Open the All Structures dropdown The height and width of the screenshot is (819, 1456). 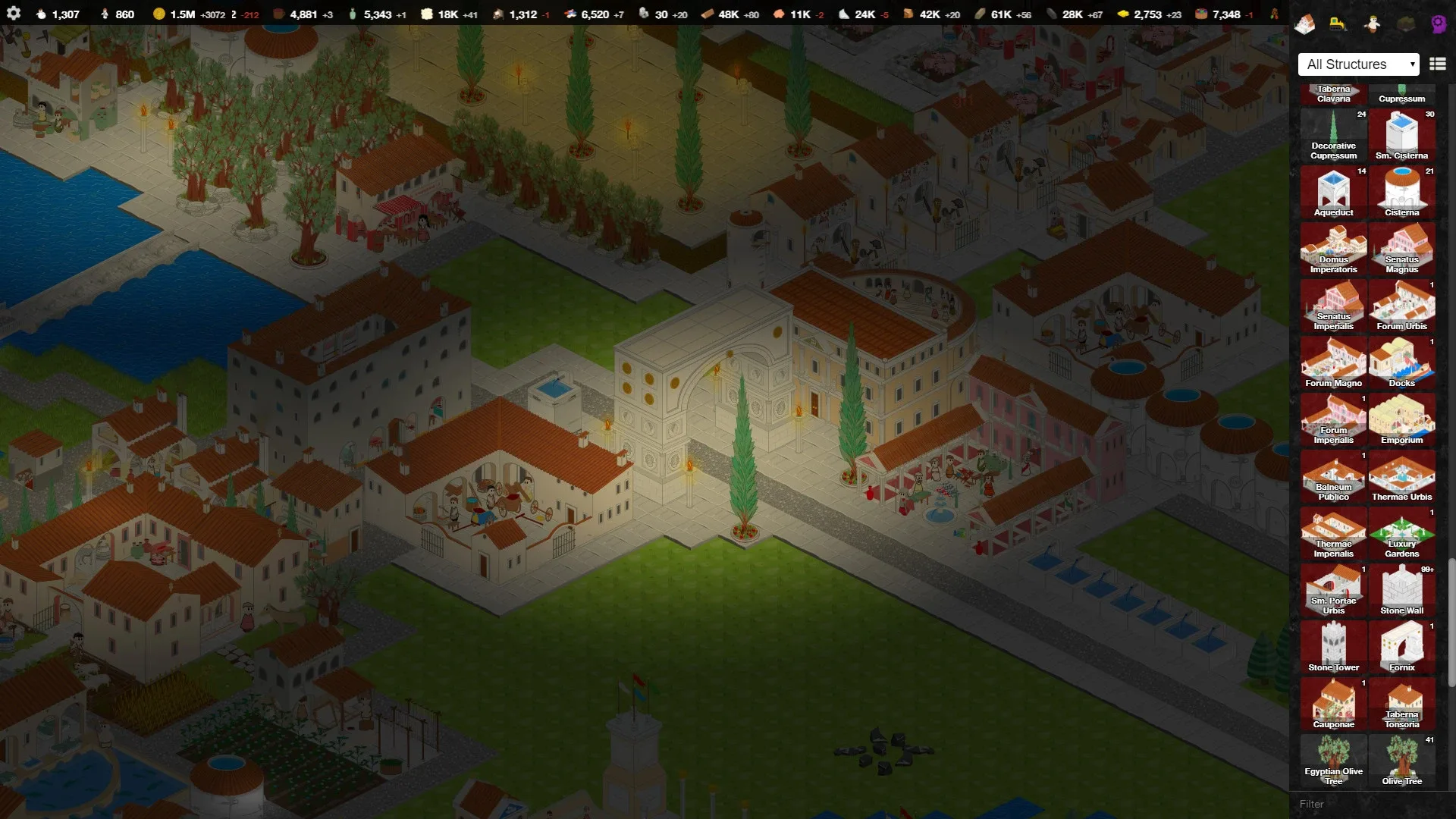point(1358,64)
